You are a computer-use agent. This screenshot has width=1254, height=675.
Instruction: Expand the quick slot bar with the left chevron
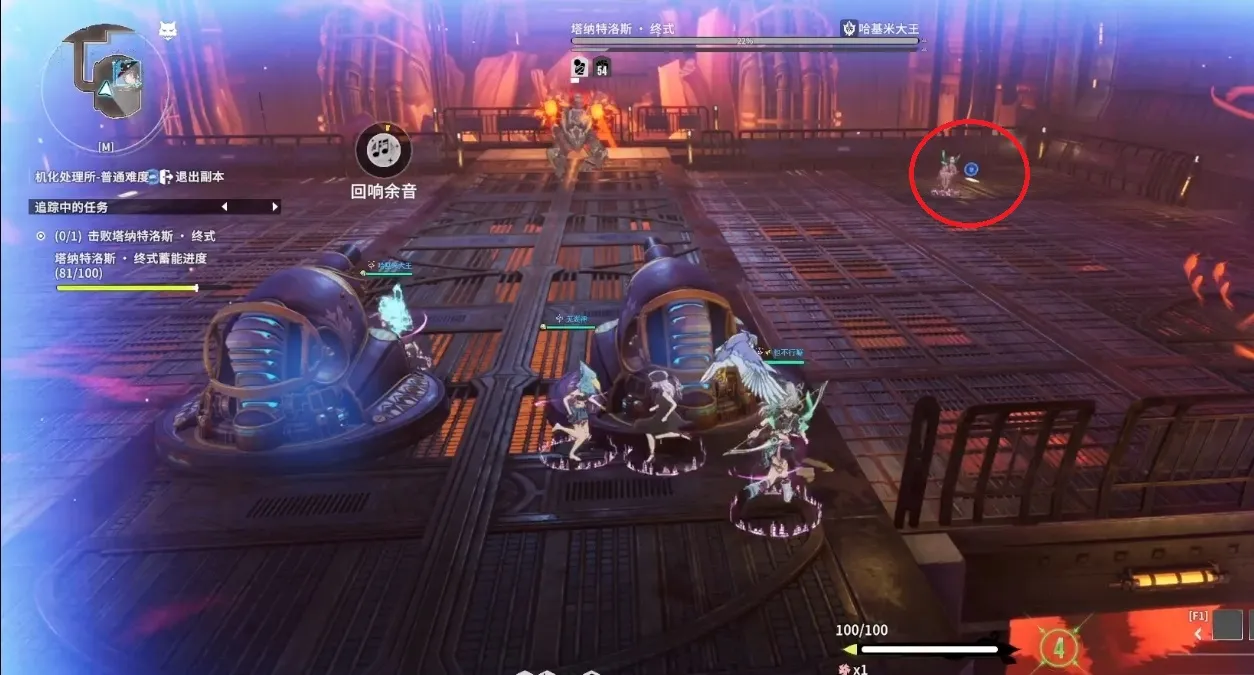point(1198,634)
